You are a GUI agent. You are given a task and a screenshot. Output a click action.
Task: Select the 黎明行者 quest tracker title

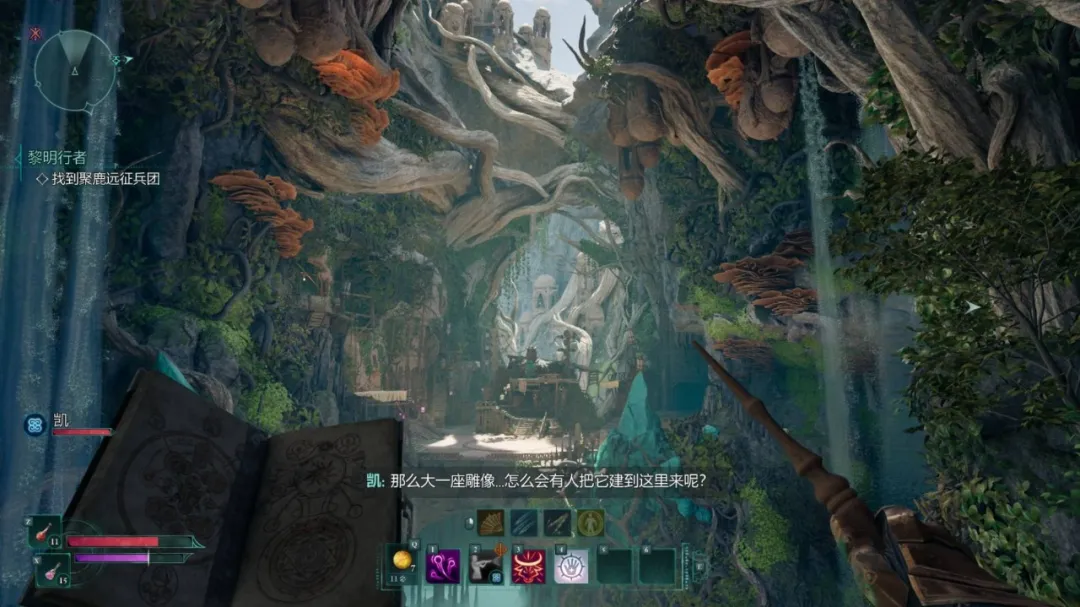[56, 157]
